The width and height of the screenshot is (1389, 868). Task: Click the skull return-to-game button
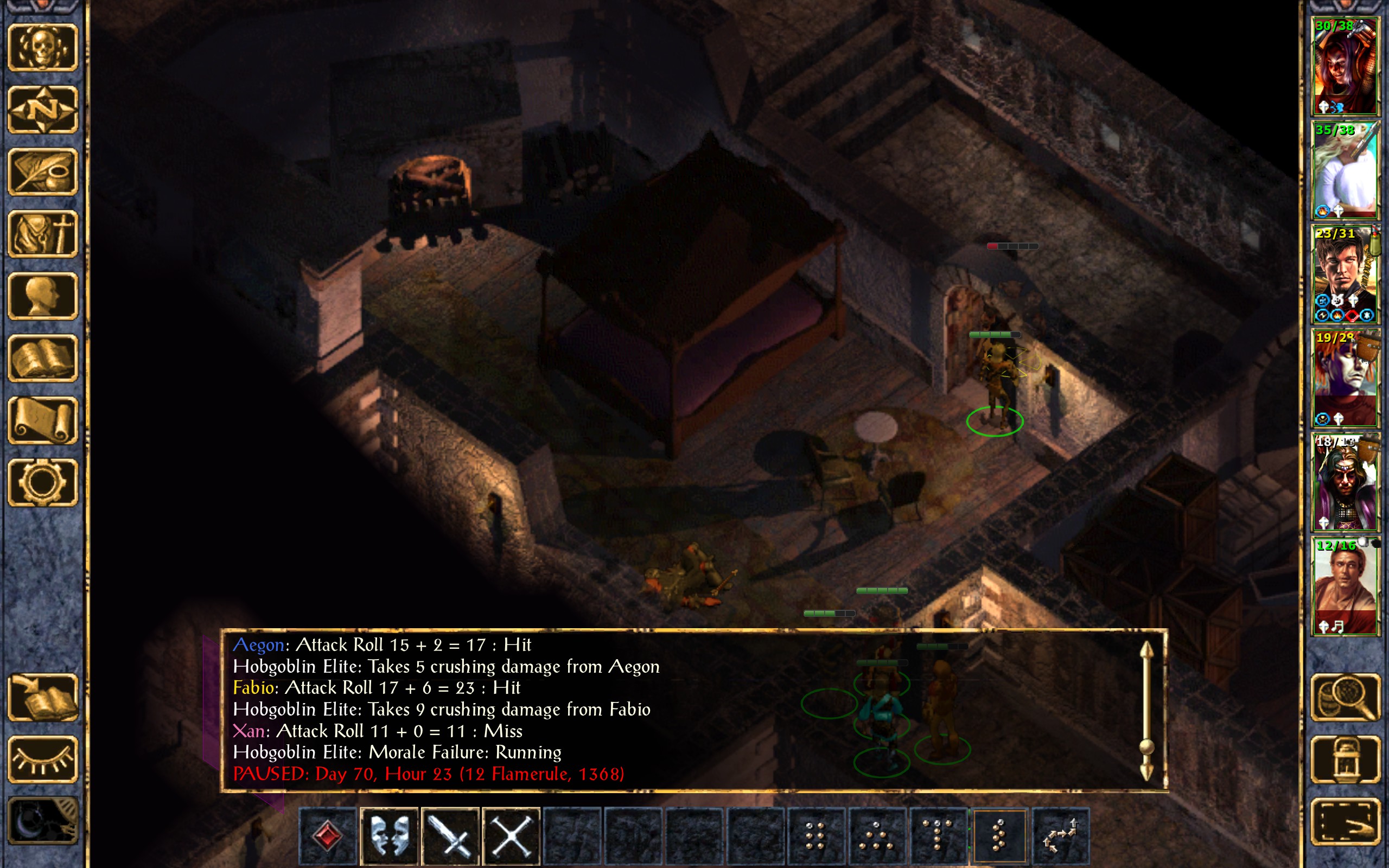[x=43, y=48]
